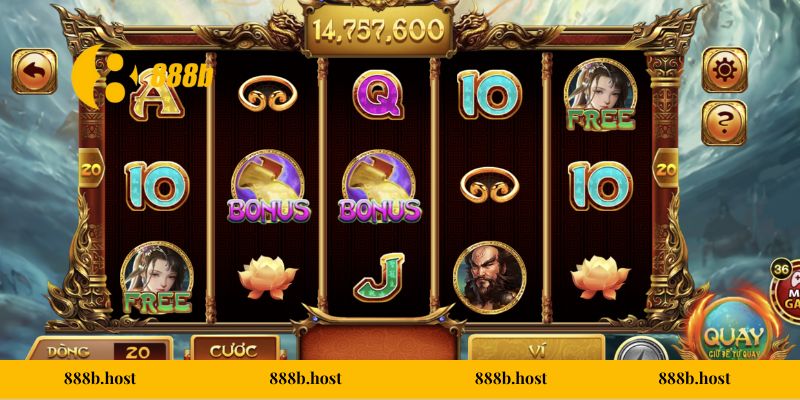Viewport: 800px width, 400px height.
Task: Go back with the arrow button
Action: pyautogui.click(x=33, y=71)
